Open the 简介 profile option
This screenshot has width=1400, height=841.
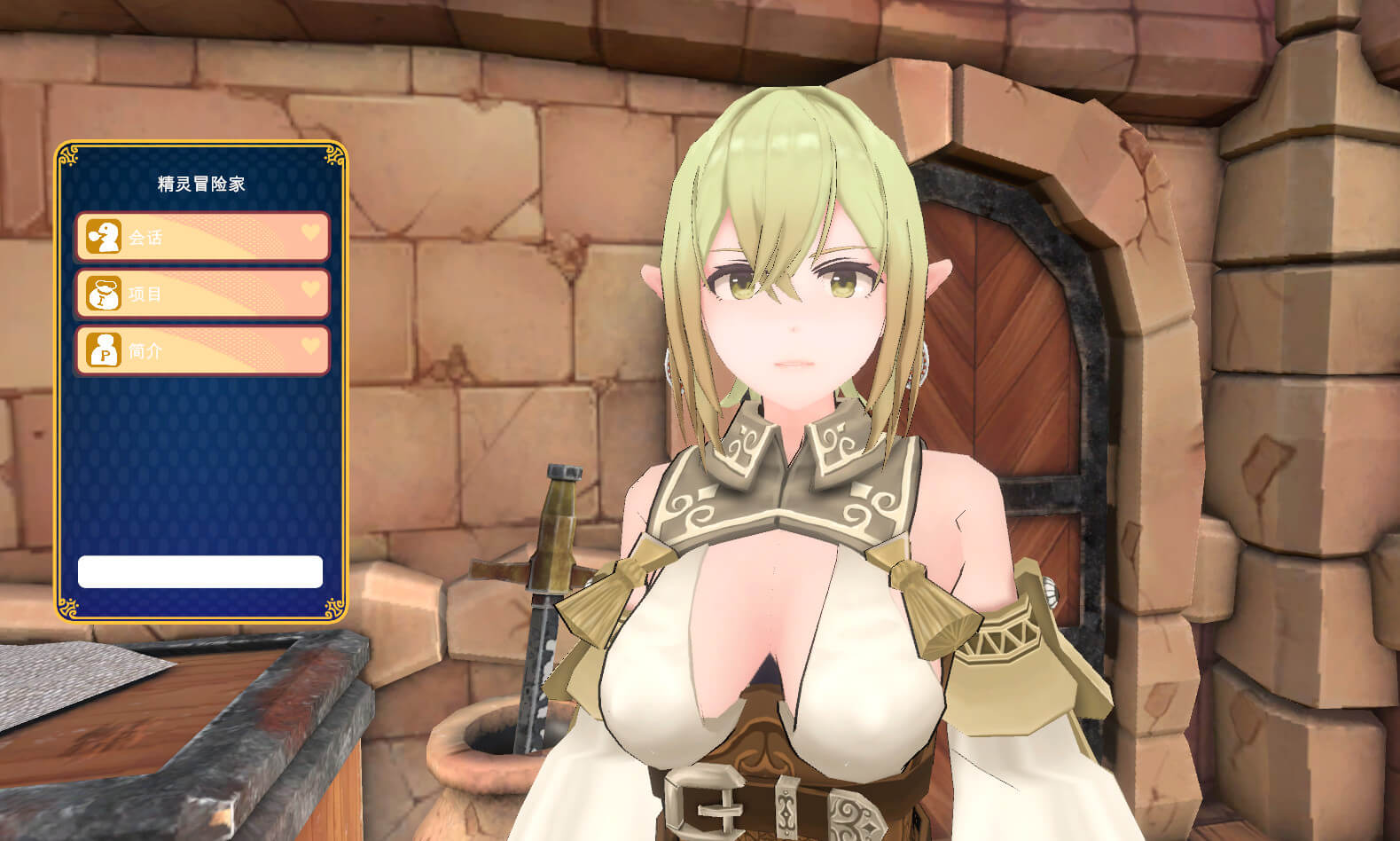coord(202,350)
